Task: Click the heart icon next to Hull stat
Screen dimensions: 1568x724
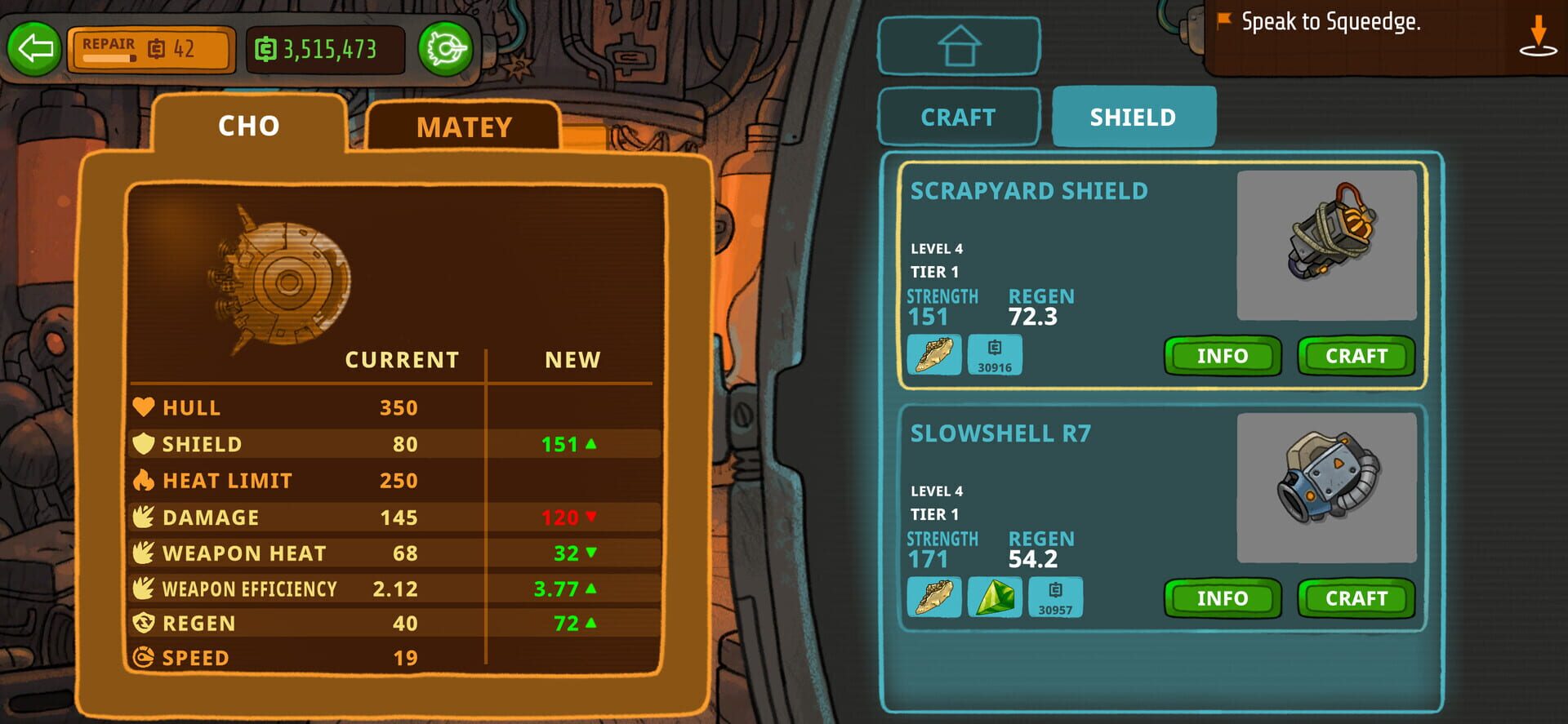Action: tap(142, 407)
